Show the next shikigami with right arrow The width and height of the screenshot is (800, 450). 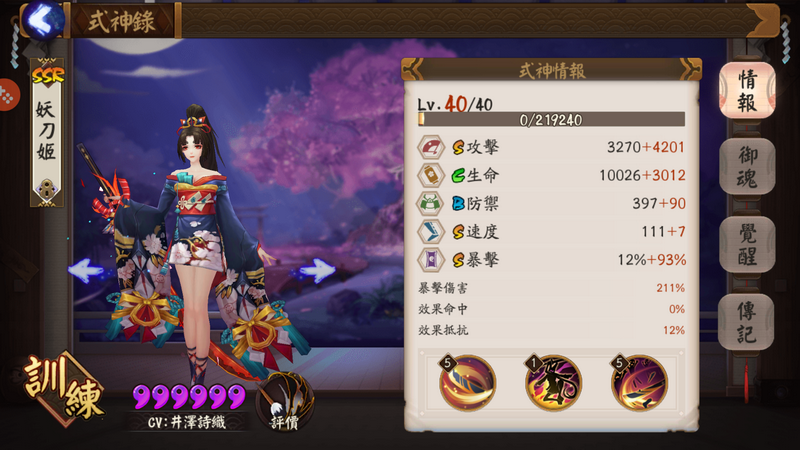[x=316, y=269]
